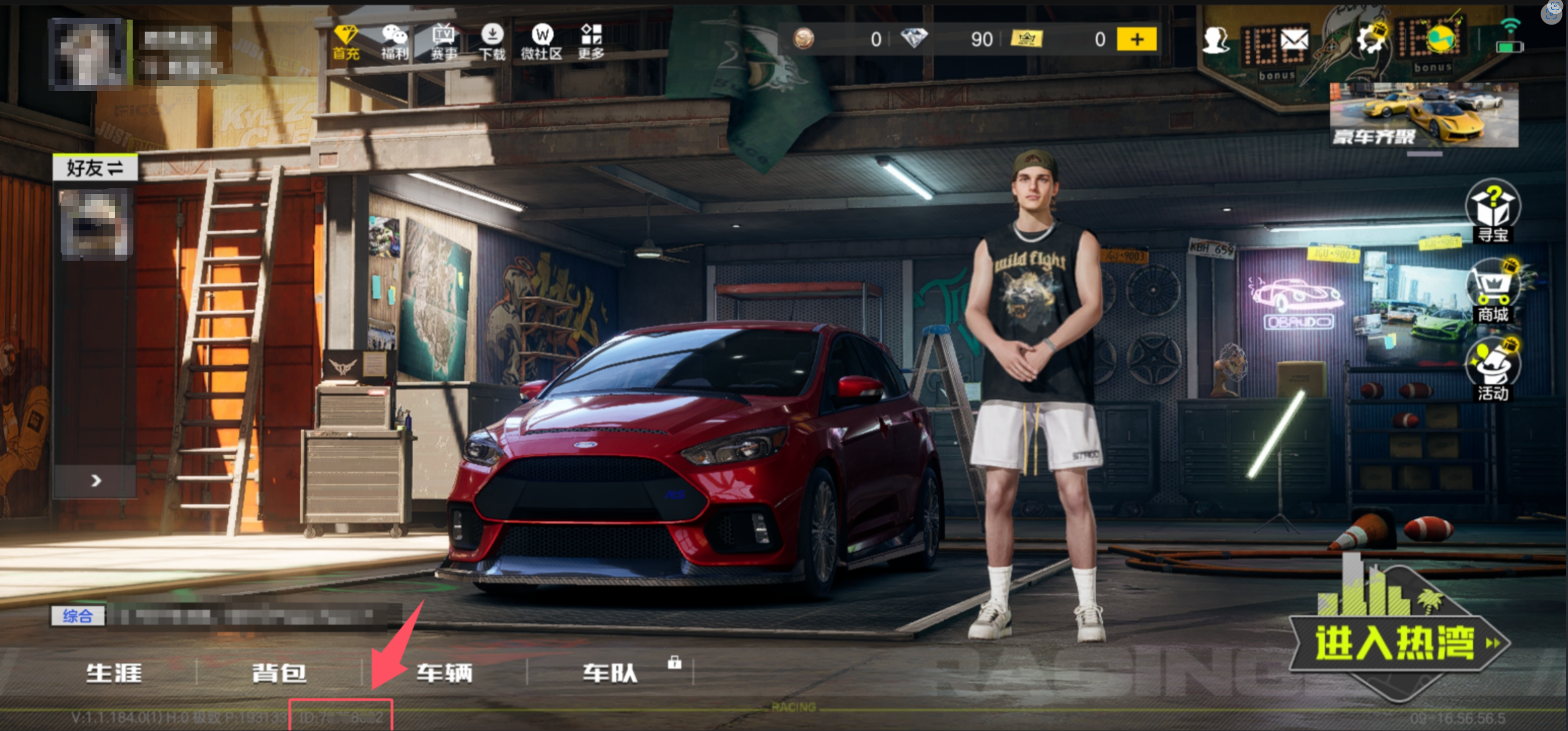Screen dimensions: 1568x731
Task: Open the gear settings icon
Action: point(1370,39)
